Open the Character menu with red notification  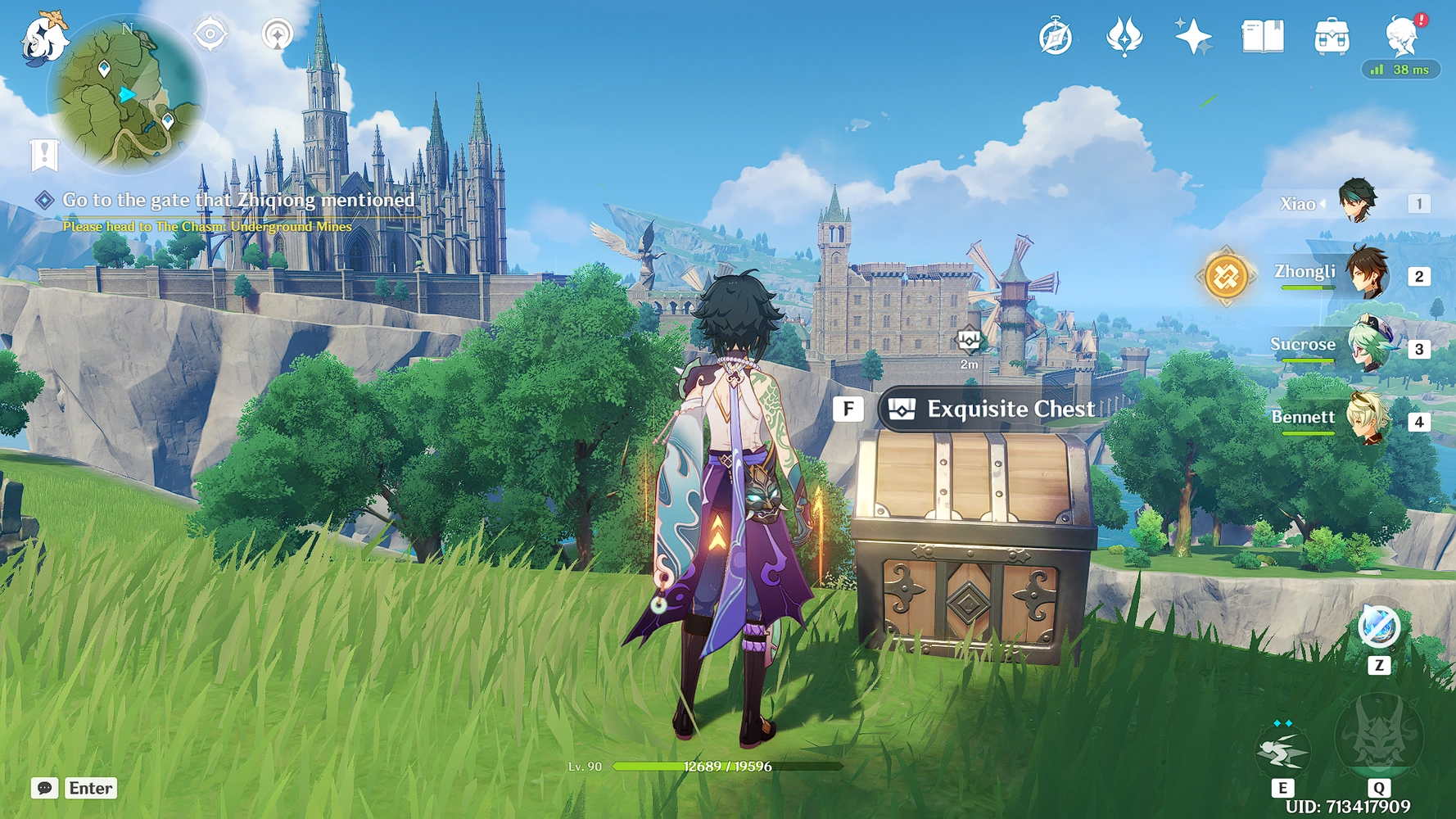[x=1403, y=36]
